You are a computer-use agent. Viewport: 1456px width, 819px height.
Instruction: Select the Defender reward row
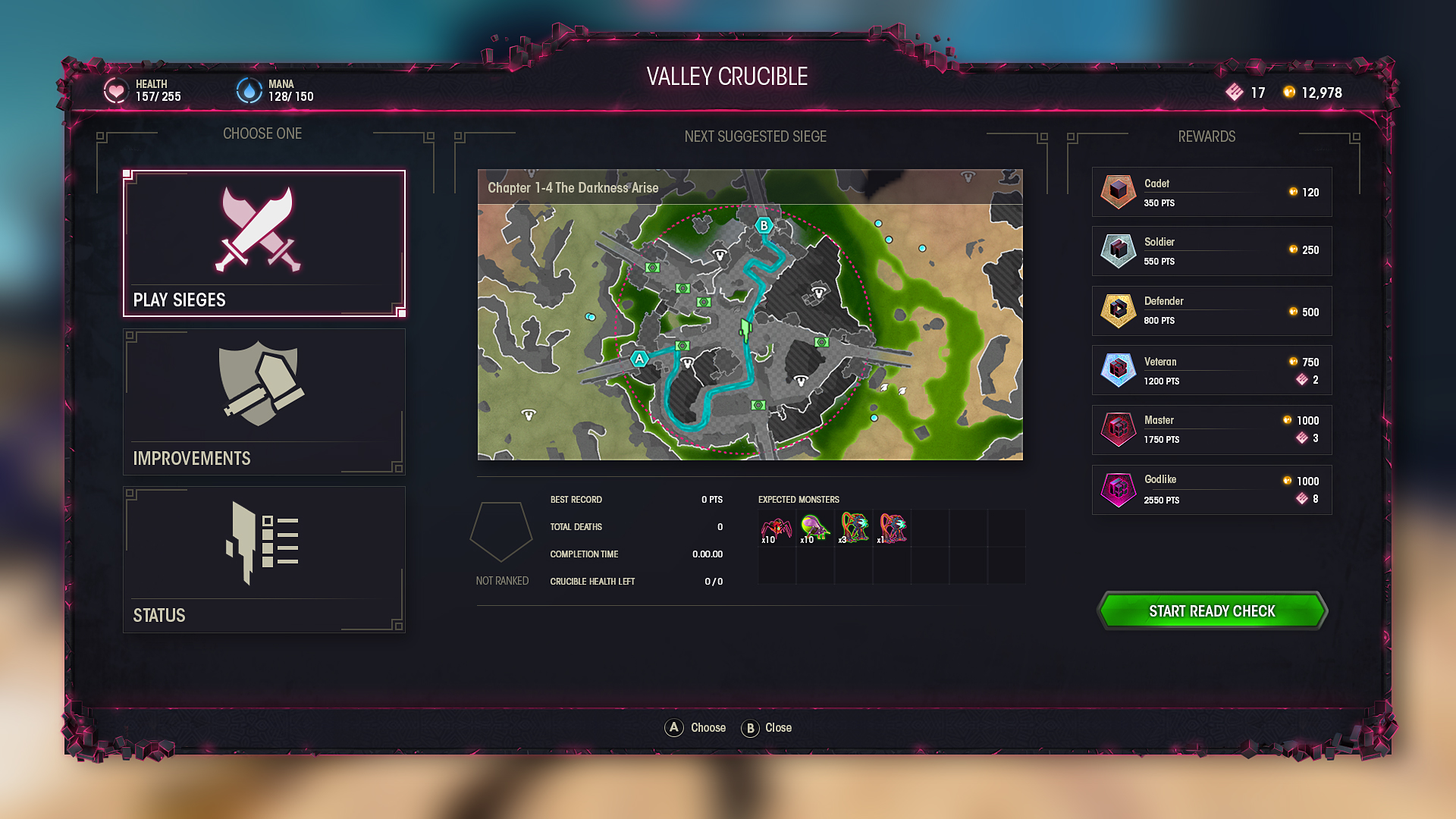click(1211, 311)
